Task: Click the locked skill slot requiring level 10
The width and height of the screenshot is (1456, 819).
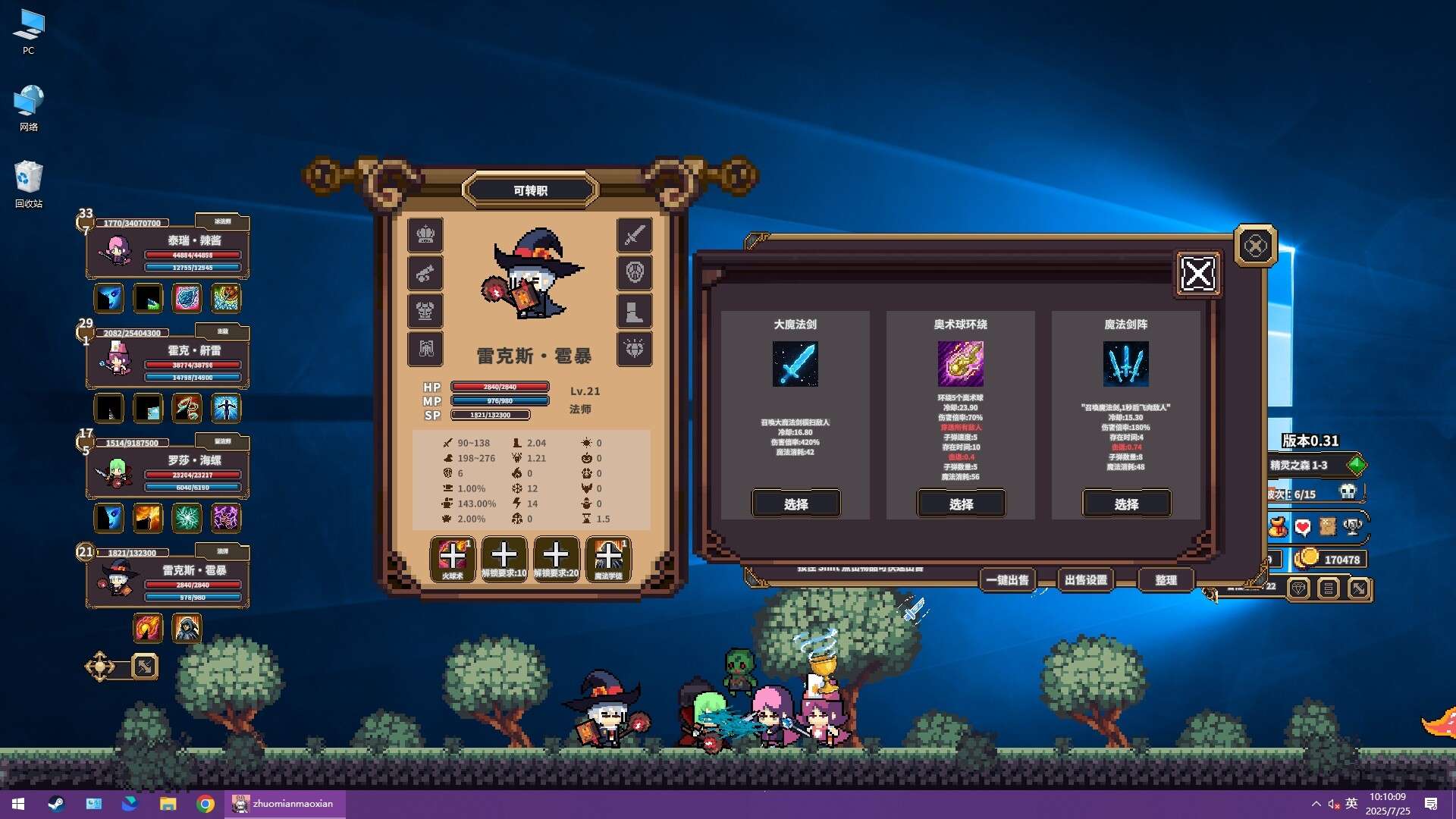Action: point(504,559)
